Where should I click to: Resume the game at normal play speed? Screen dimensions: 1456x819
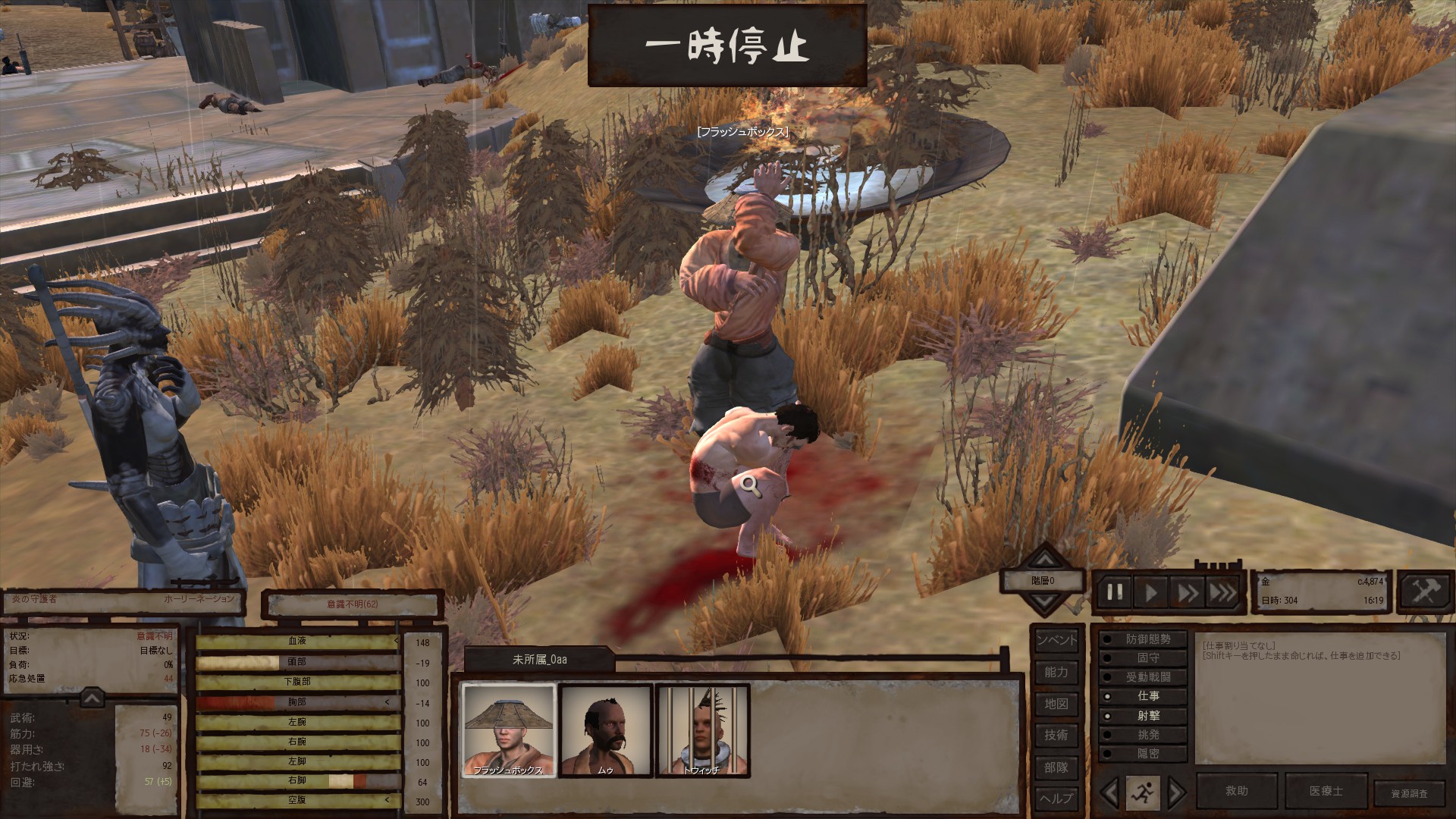pyautogui.click(x=1151, y=592)
